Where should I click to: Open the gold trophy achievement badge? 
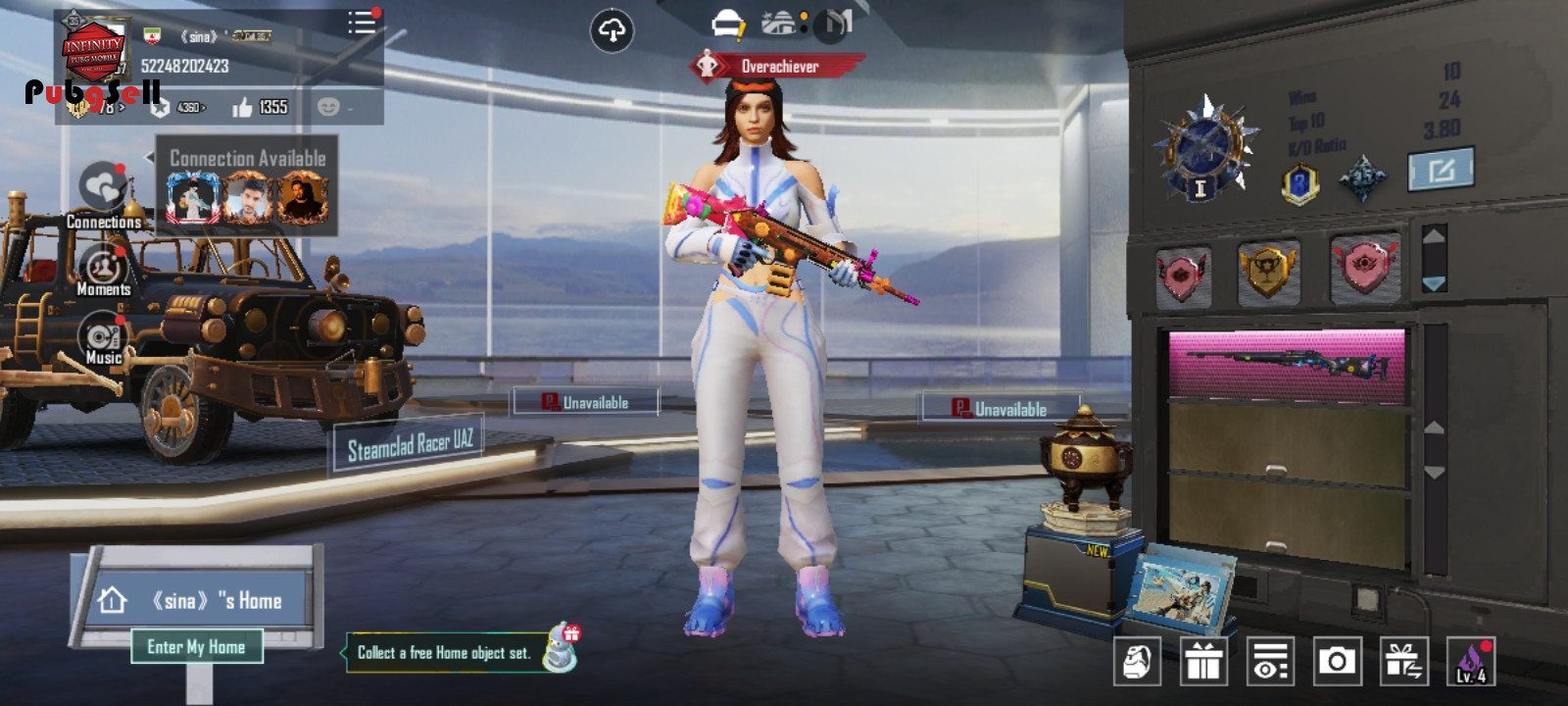coord(1267,270)
